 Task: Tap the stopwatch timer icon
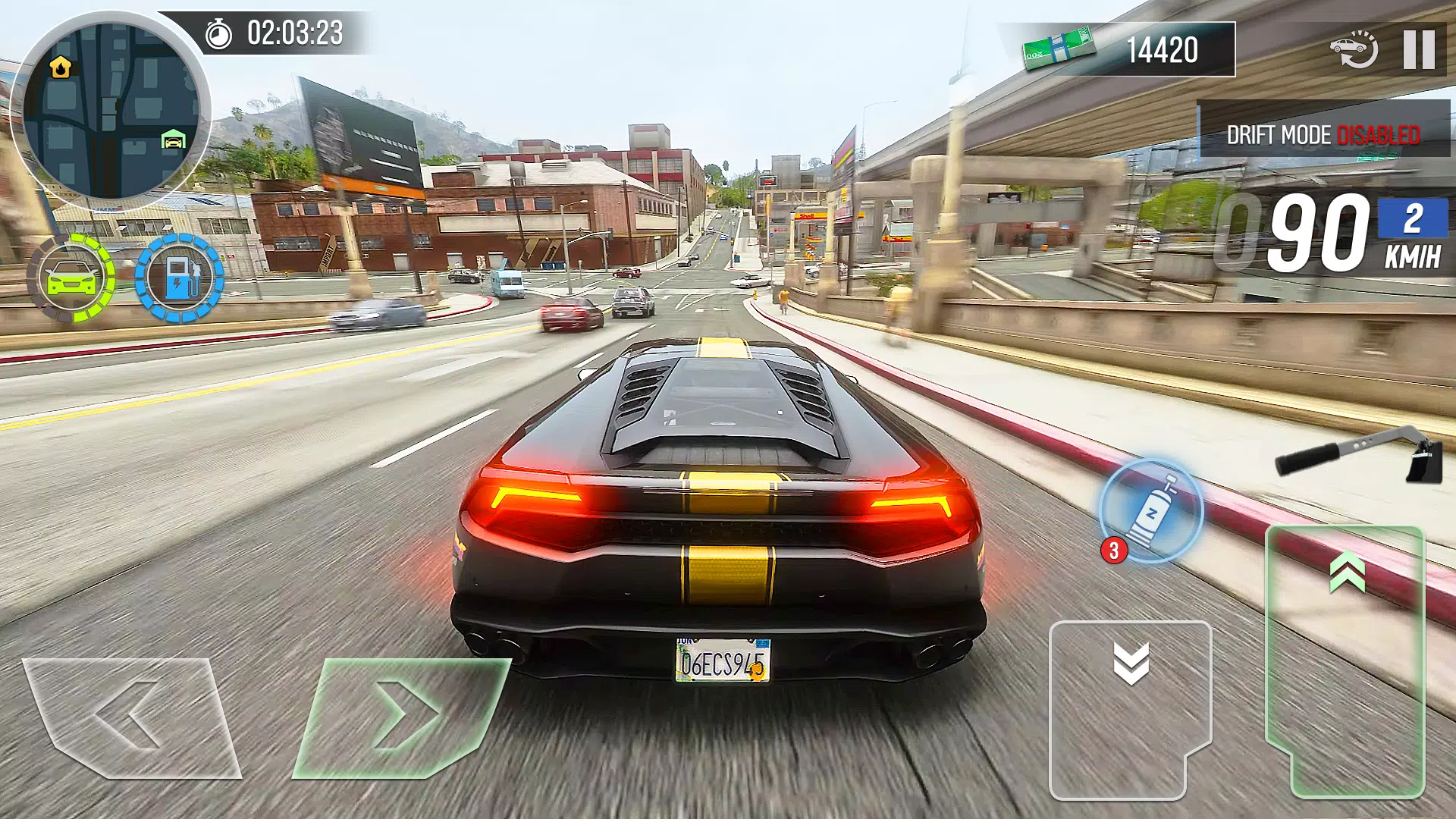(218, 32)
